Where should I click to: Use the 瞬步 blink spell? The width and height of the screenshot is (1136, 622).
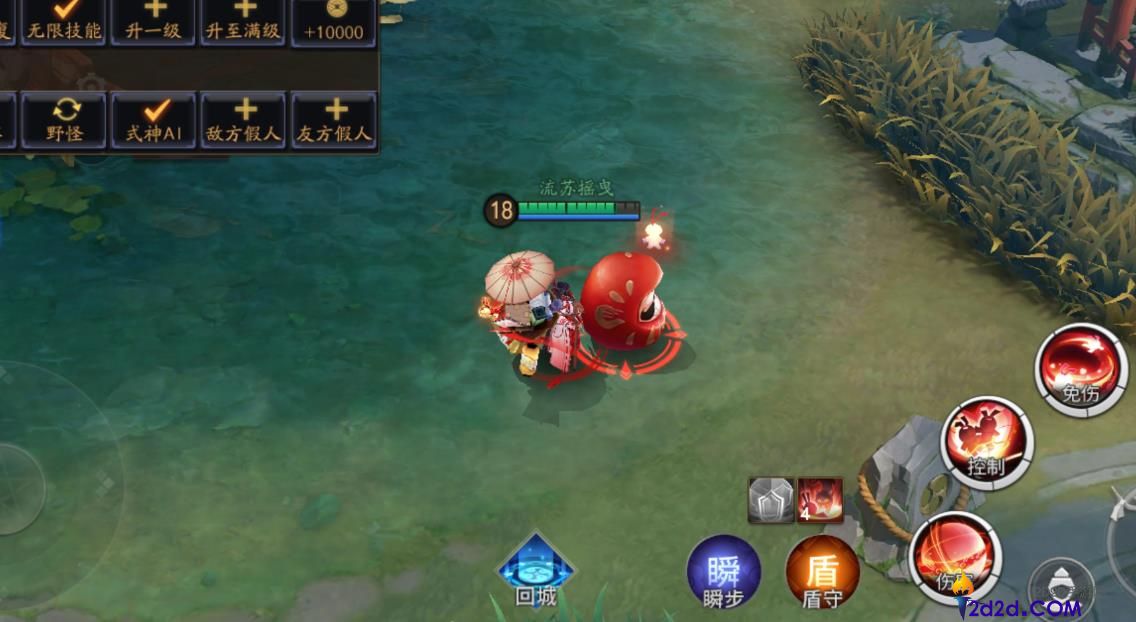pos(723,574)
